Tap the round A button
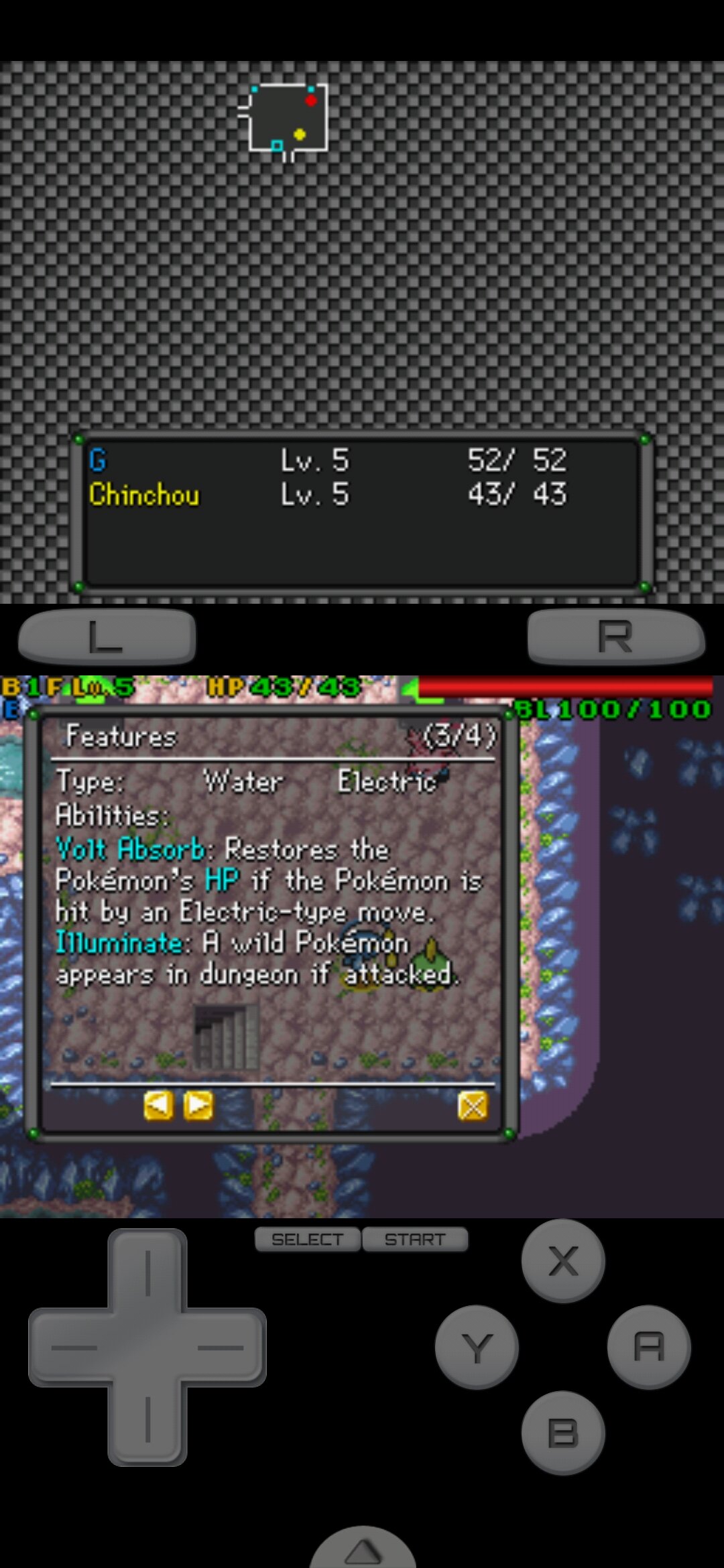 (x=648, y=1347)
